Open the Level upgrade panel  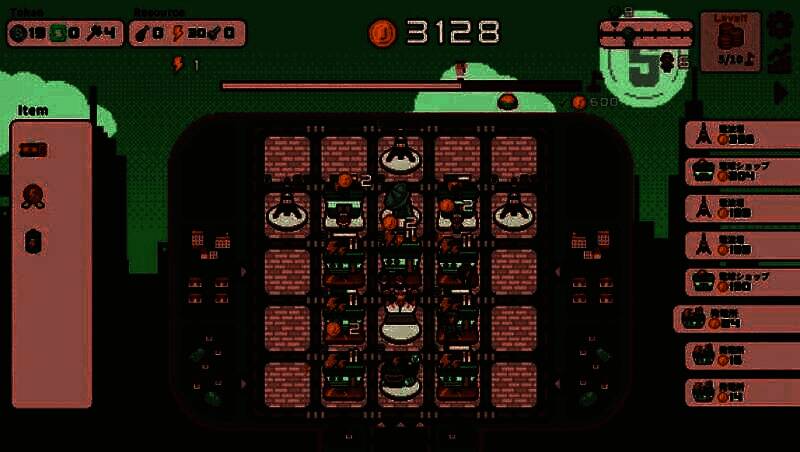[730, 41]
